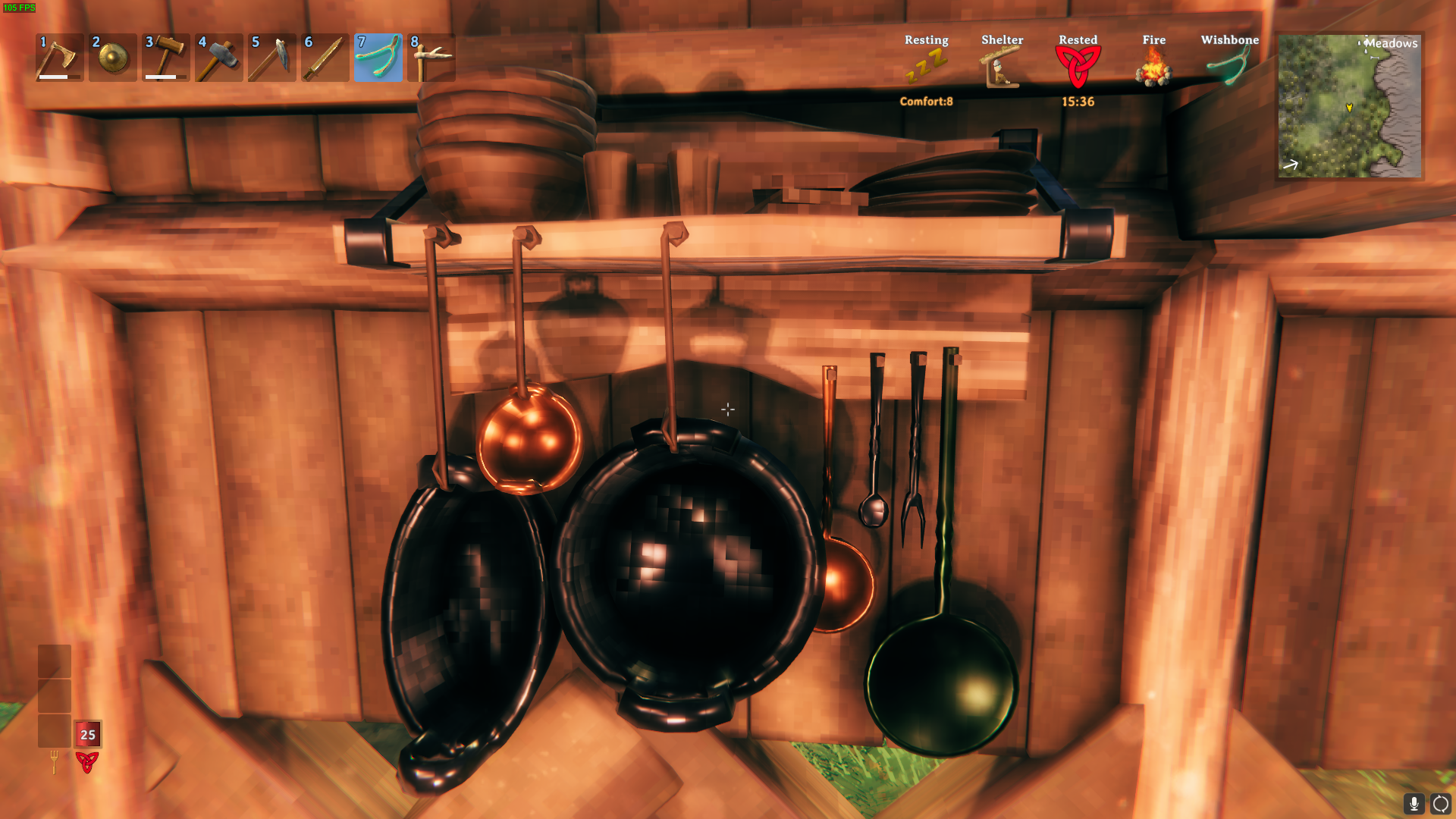
Task: Equip the bronze sword from slot 6
Action: tap(325, 58)
